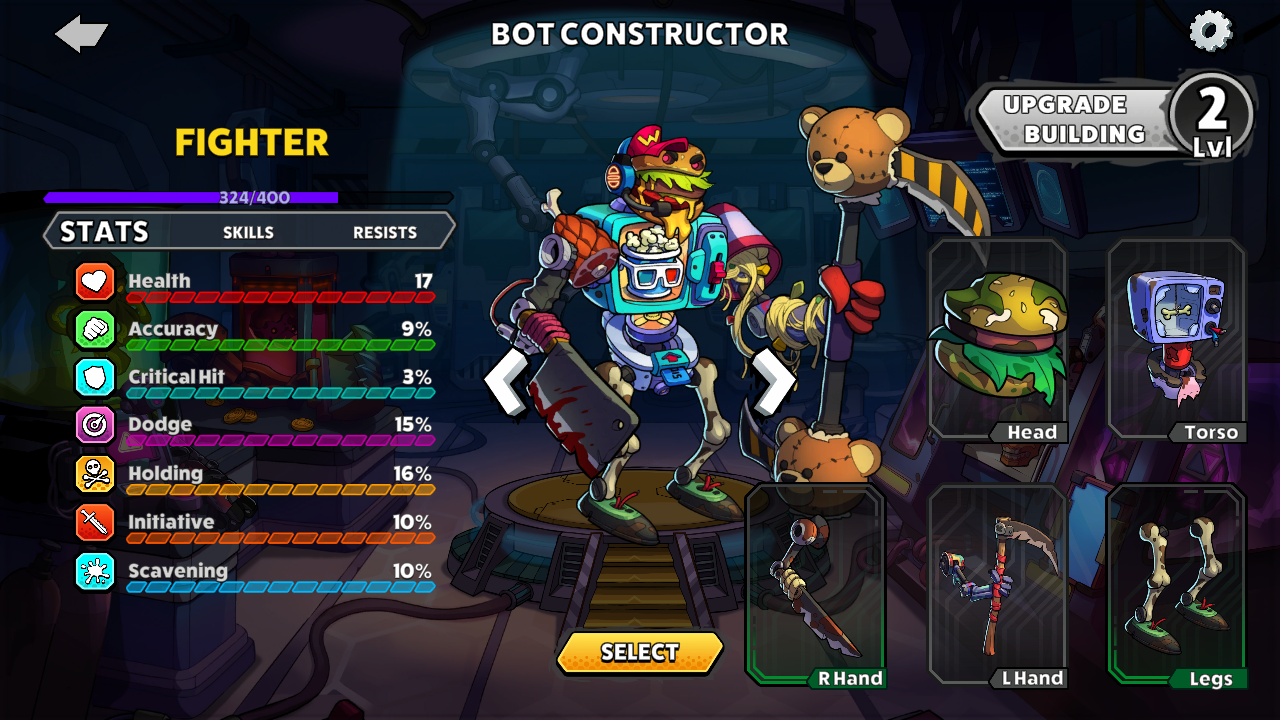Image resolution: width=1280 pixels, height=720 pixels.
Task: Open the Skills tab
Action: click(248, 232)
